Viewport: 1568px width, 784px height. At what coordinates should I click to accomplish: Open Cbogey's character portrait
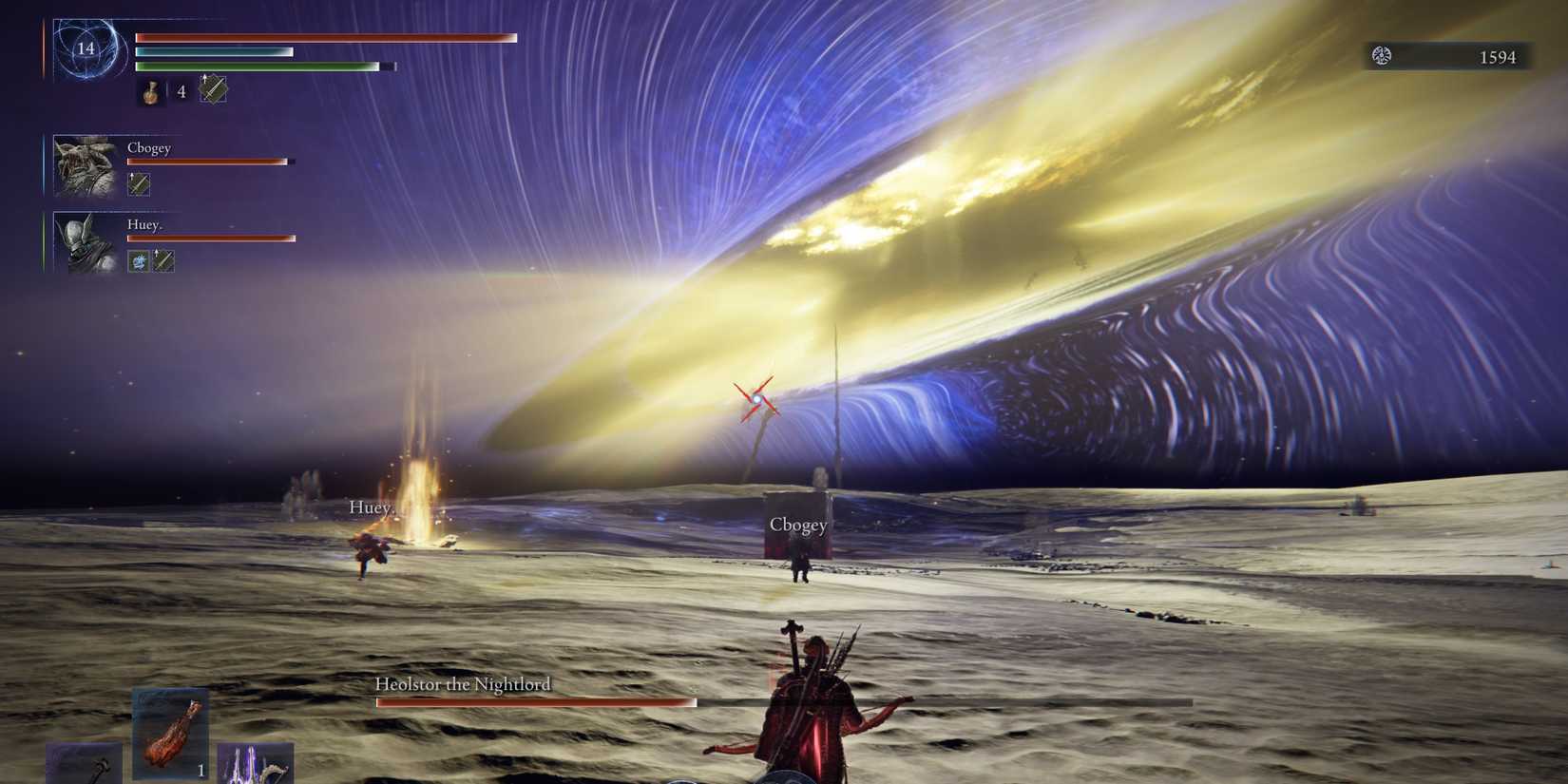point(84,166)
